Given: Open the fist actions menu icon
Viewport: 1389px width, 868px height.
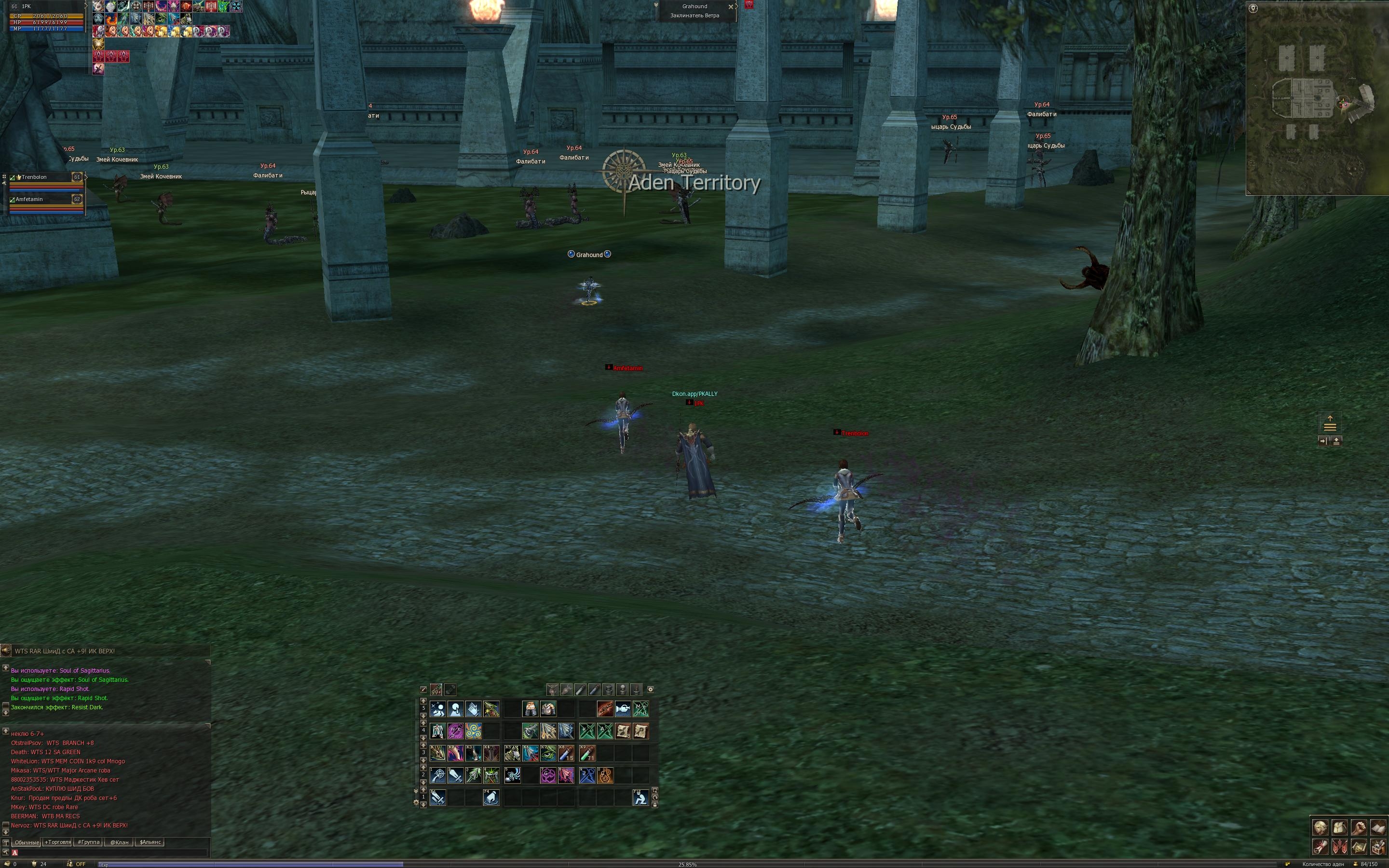Looking at the screenshot, I should (x=1359, y=828).
